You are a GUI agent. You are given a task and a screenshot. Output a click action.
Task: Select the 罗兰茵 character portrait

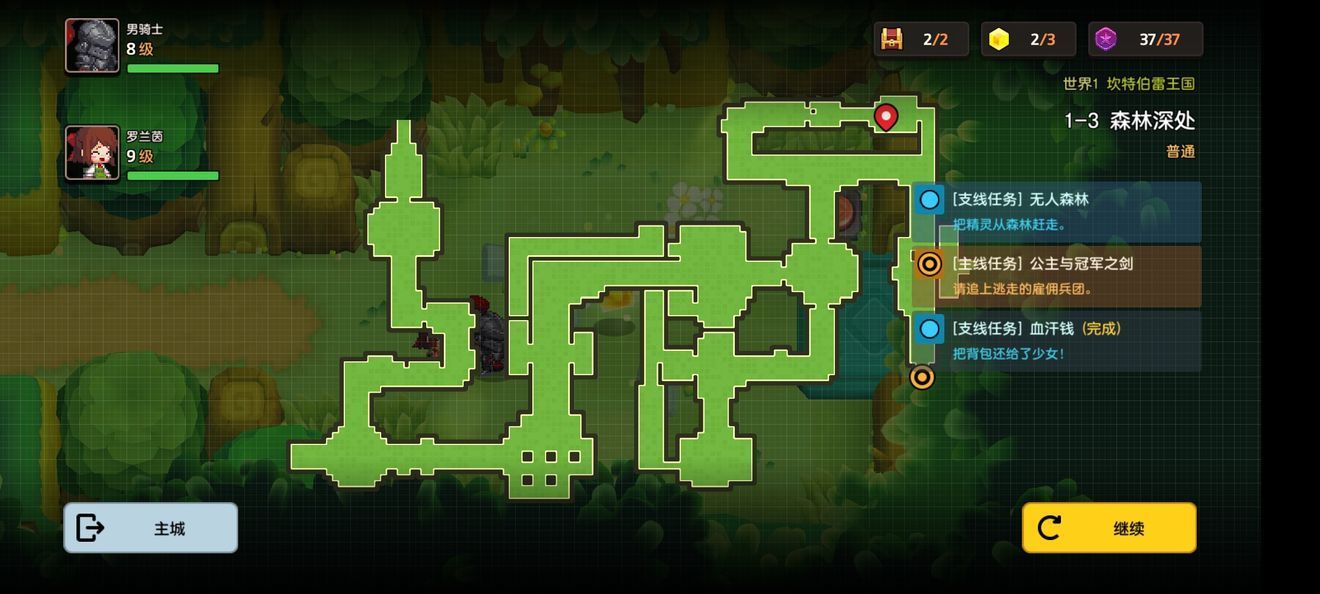92,153
